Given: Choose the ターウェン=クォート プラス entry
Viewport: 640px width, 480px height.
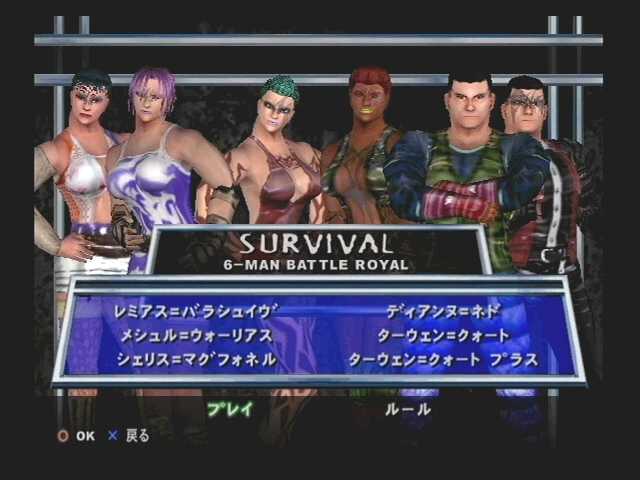Looking at the screenshot, I should pos(443,359).
